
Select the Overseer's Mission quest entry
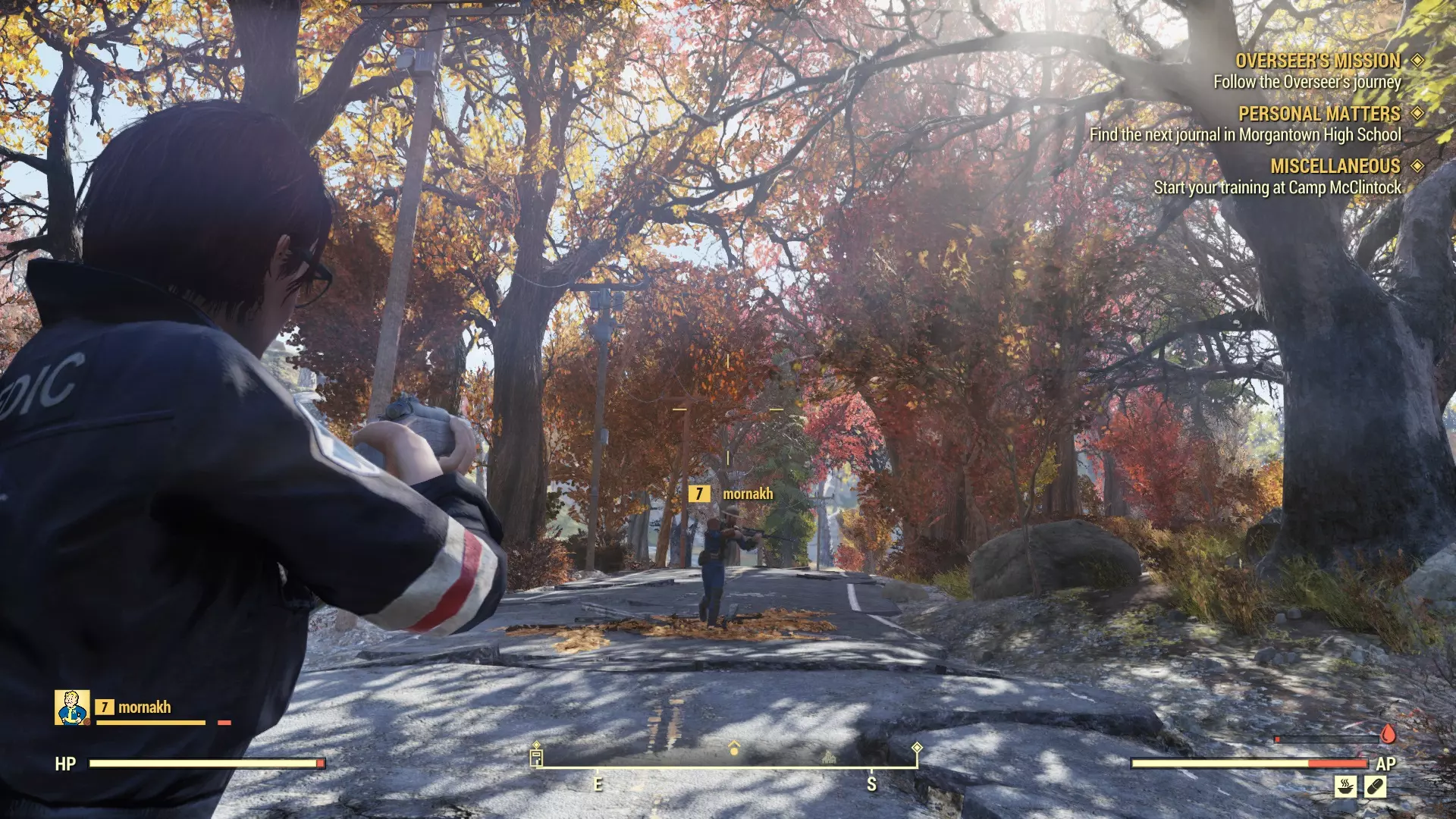click(x=1318, y=61)
